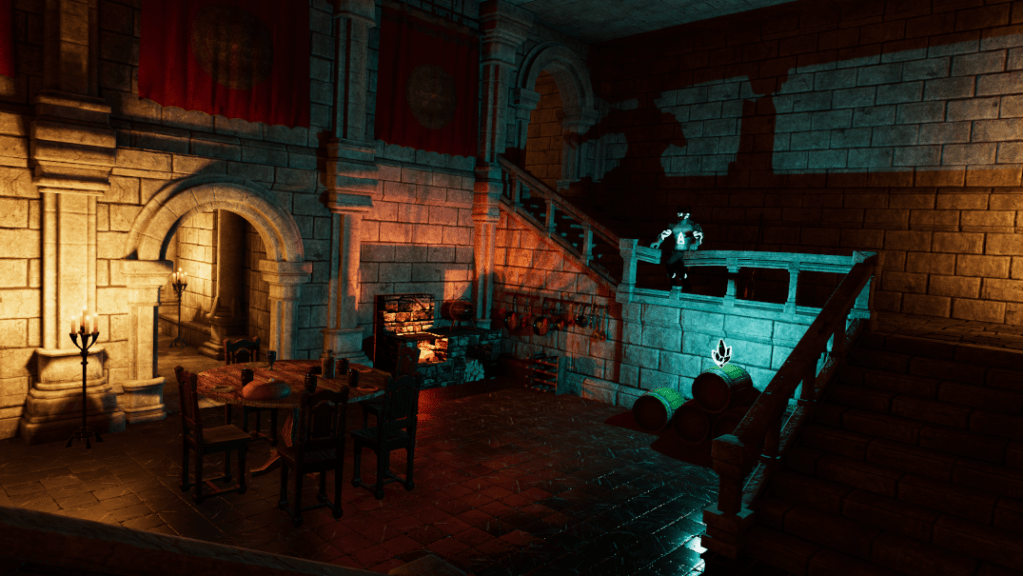Select the crystal marker above the barrel
This screenshot has height=576, width=1023.
[722, 351]
